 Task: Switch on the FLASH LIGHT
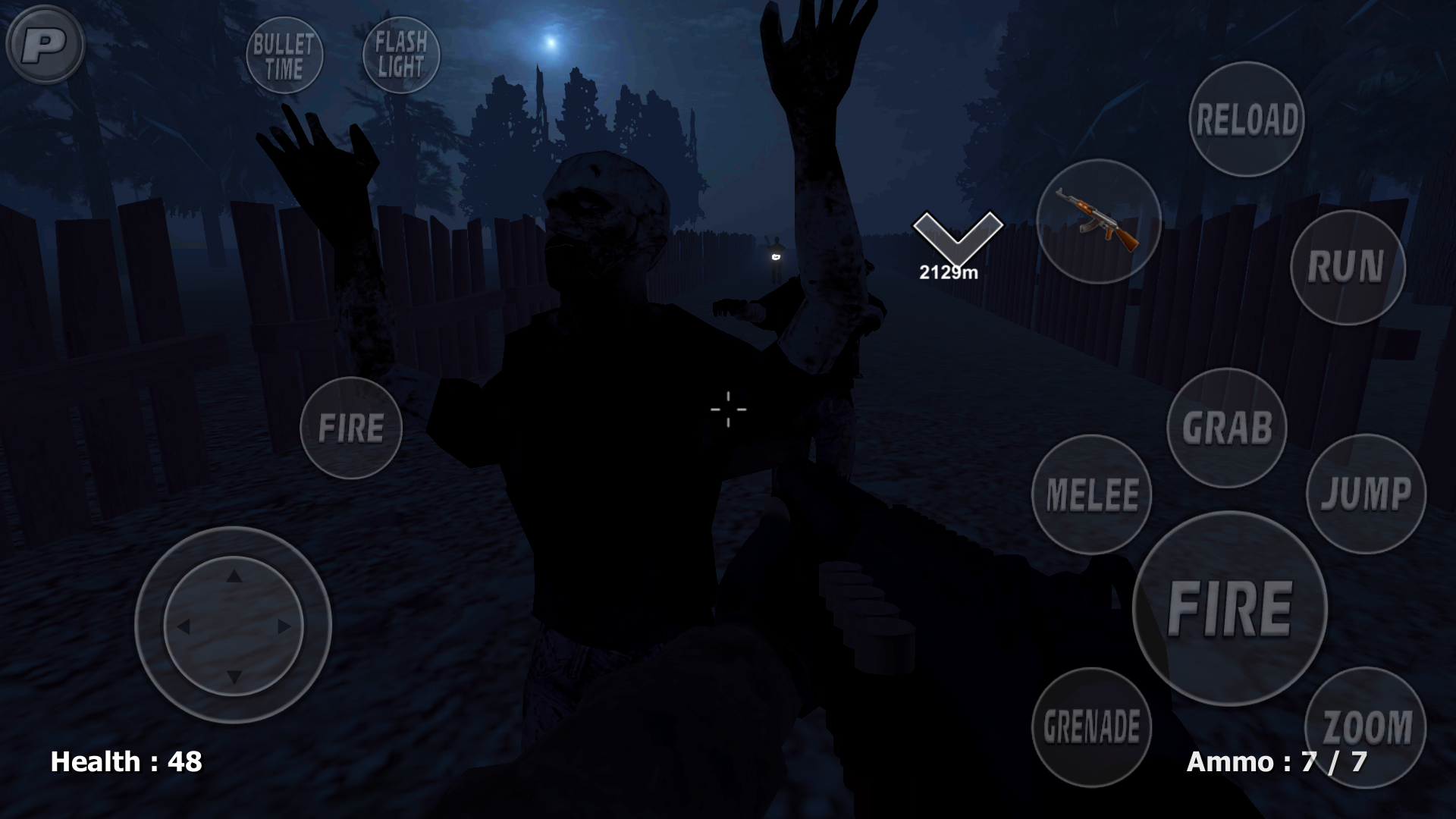(401, 53)
